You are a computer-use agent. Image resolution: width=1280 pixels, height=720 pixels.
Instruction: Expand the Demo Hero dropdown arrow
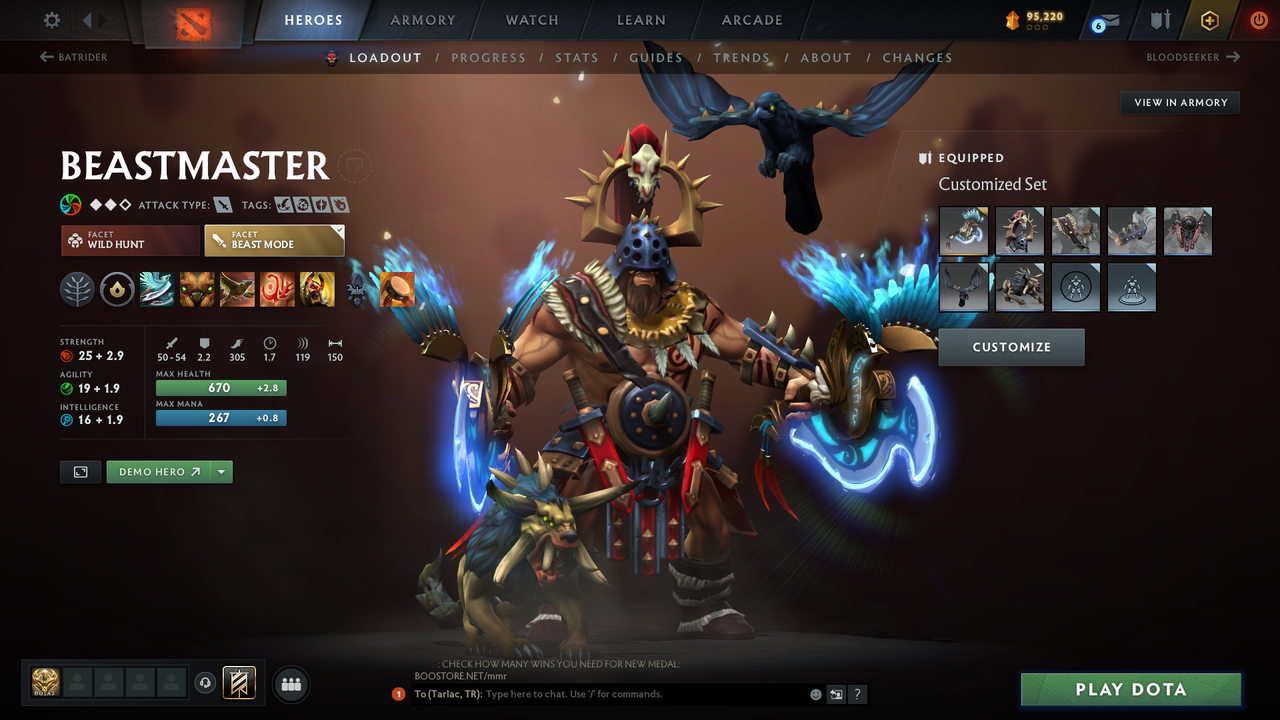[221, 471]
